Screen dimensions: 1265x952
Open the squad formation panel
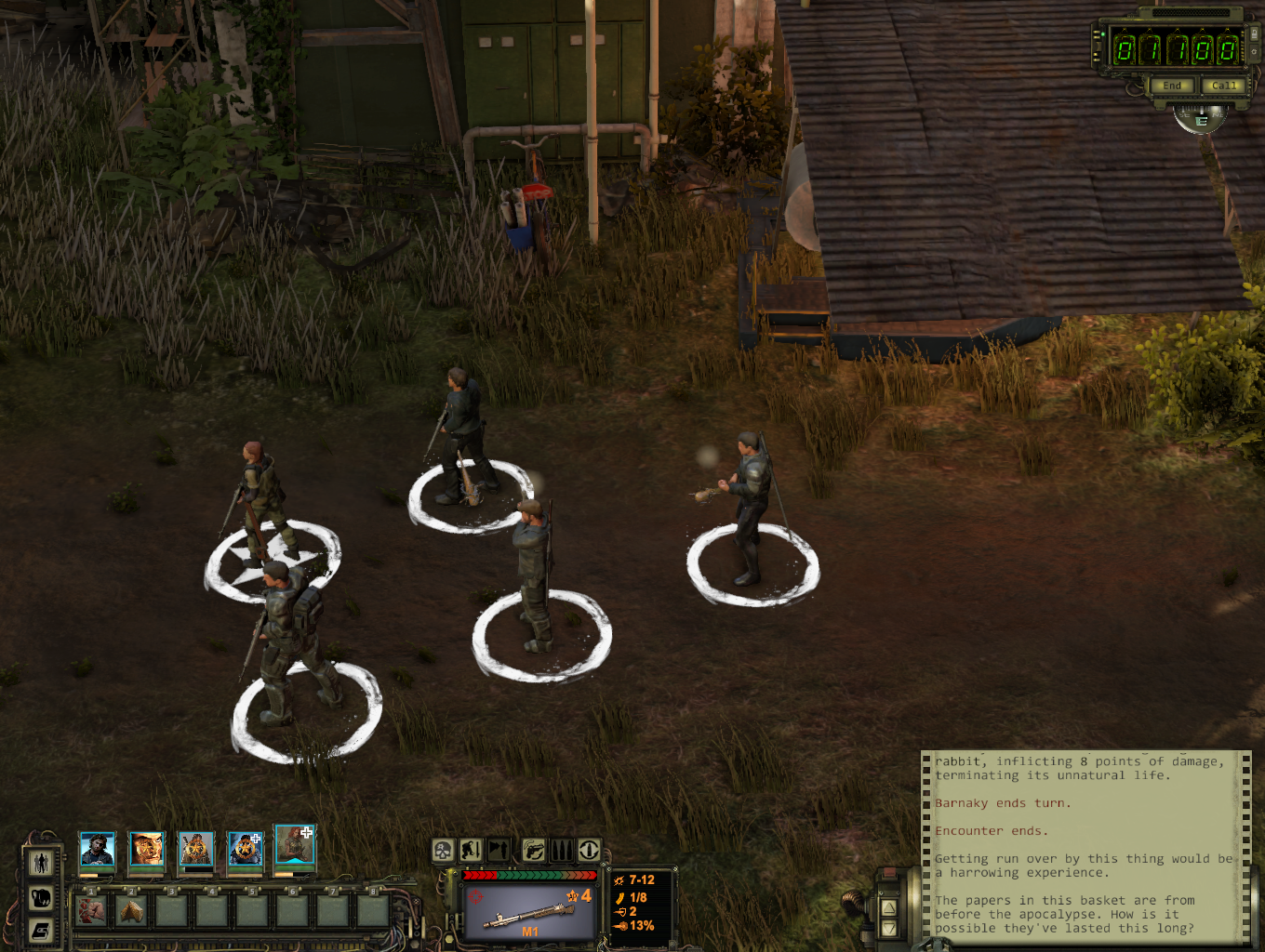[x=41, y=863]
